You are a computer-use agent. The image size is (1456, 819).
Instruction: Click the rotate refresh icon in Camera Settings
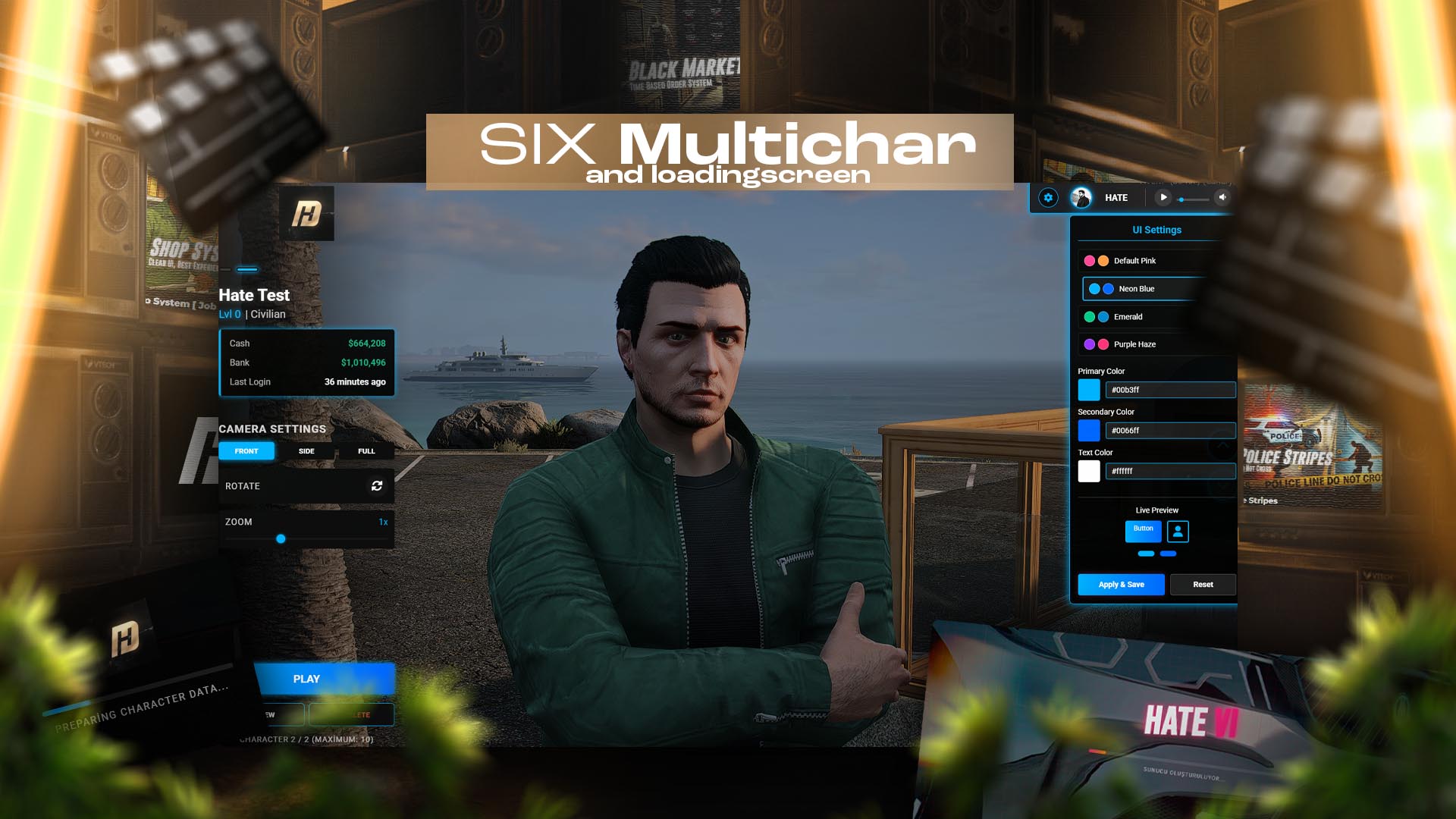pos(377,486)
